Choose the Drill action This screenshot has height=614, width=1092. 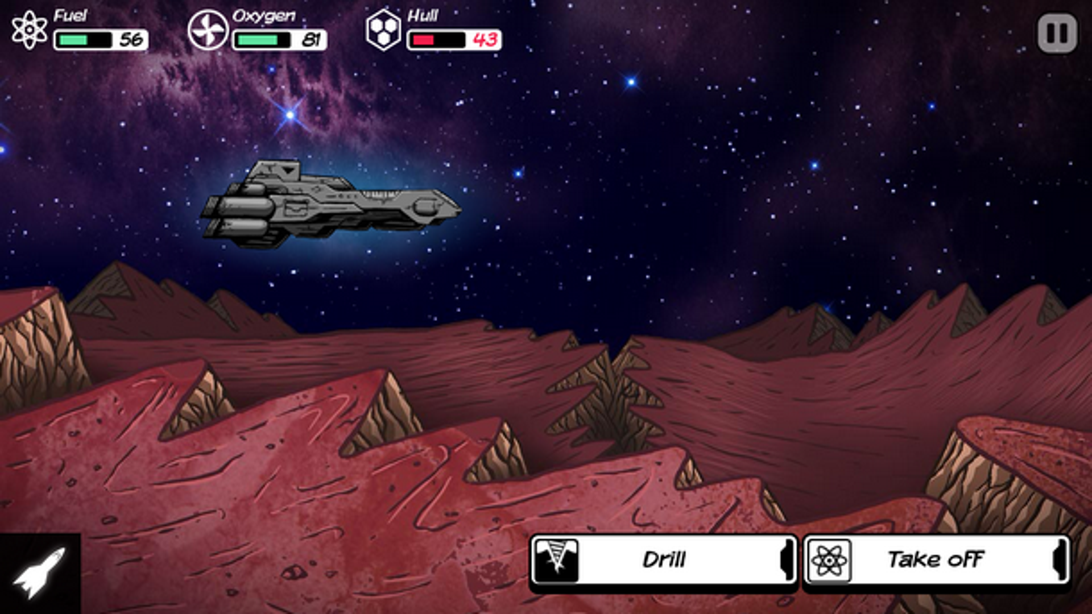pyautogui.click(x=663, y=560)
